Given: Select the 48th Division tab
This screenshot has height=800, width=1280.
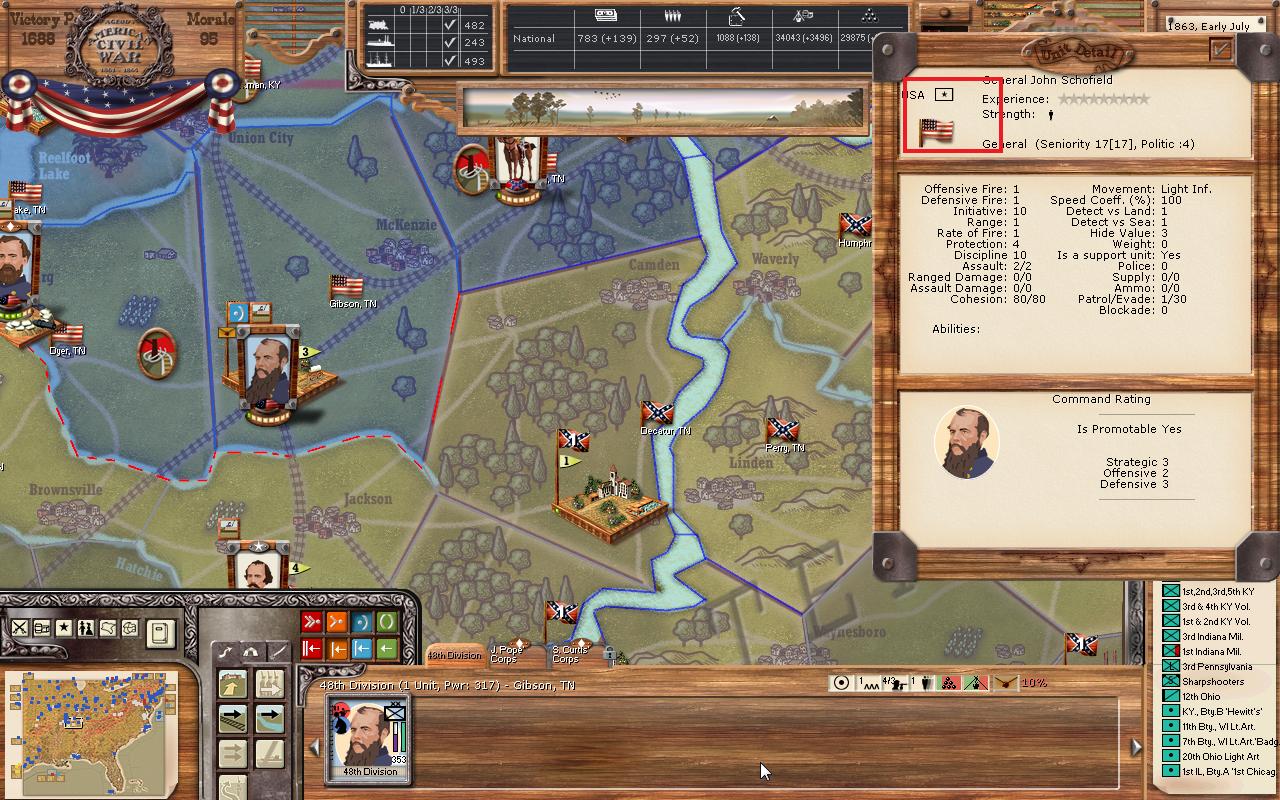Looking at the screenshot, I should (x=455, y=655).
